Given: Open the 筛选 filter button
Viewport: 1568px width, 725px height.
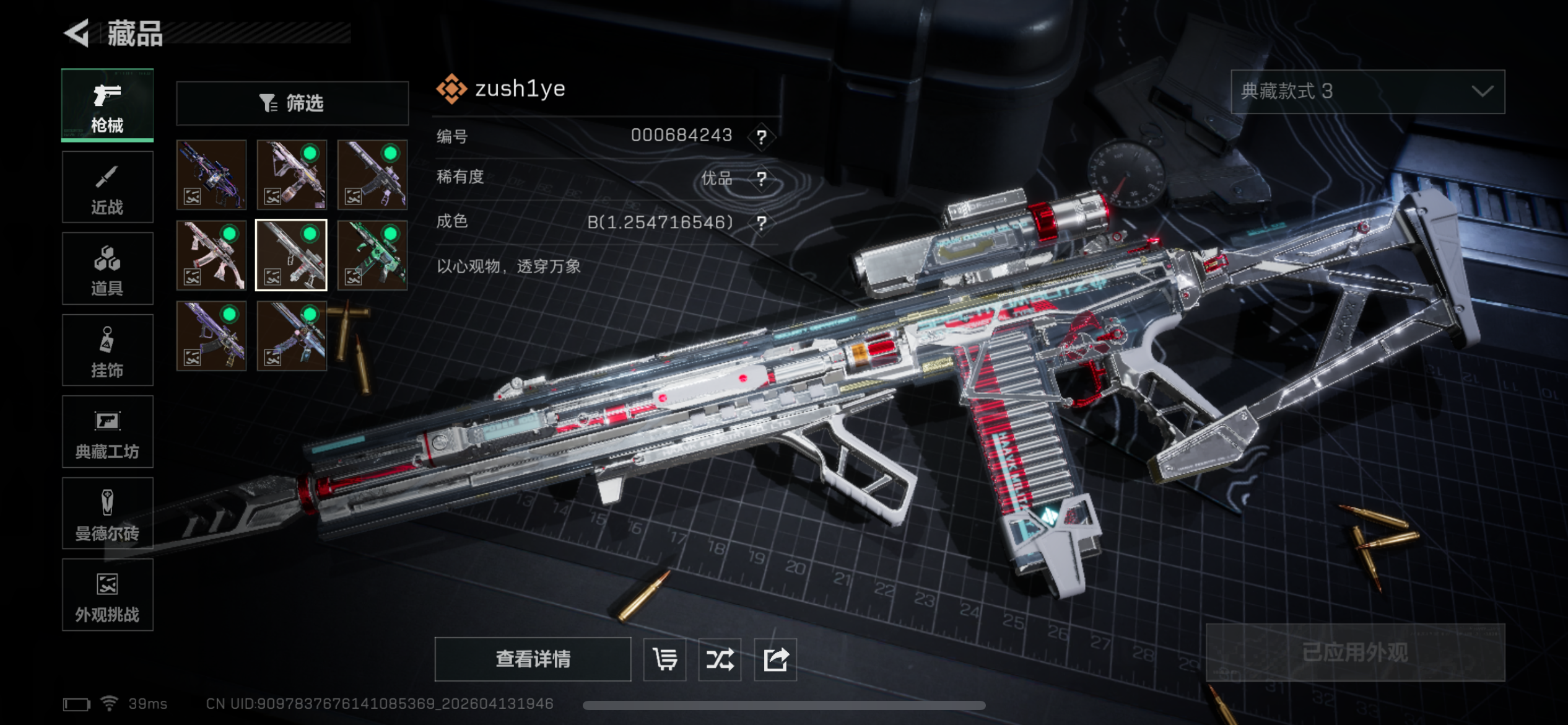Looking at the screenshot, I should pos(292,103).
